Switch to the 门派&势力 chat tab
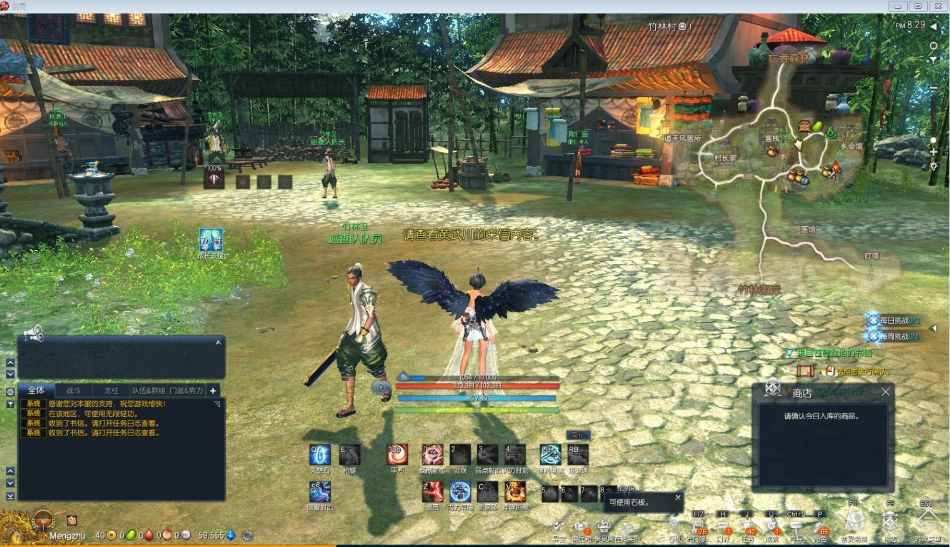This screenshot has width=950, height=547. click(186, 390)
